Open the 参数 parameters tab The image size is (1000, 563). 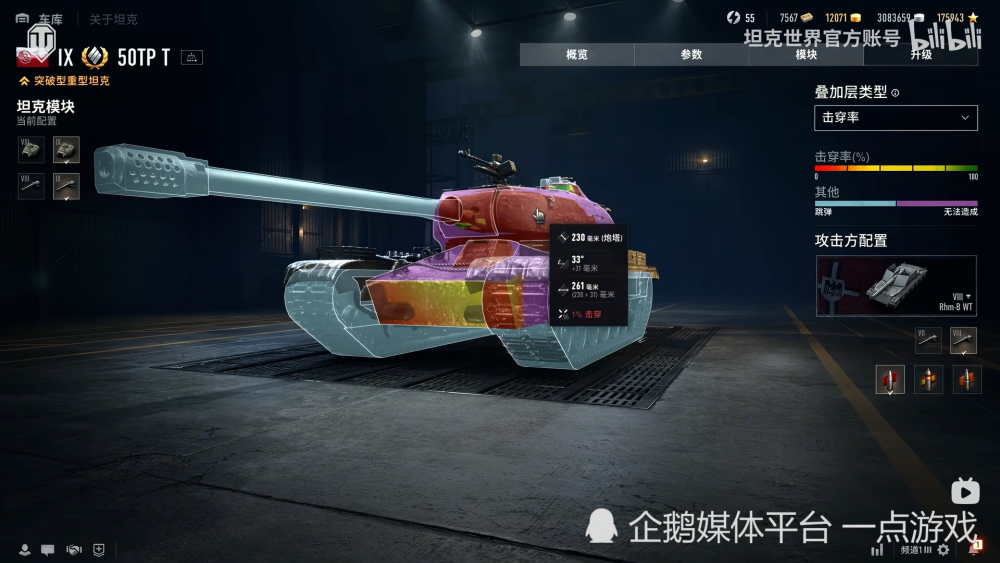[x=691, y=55]
